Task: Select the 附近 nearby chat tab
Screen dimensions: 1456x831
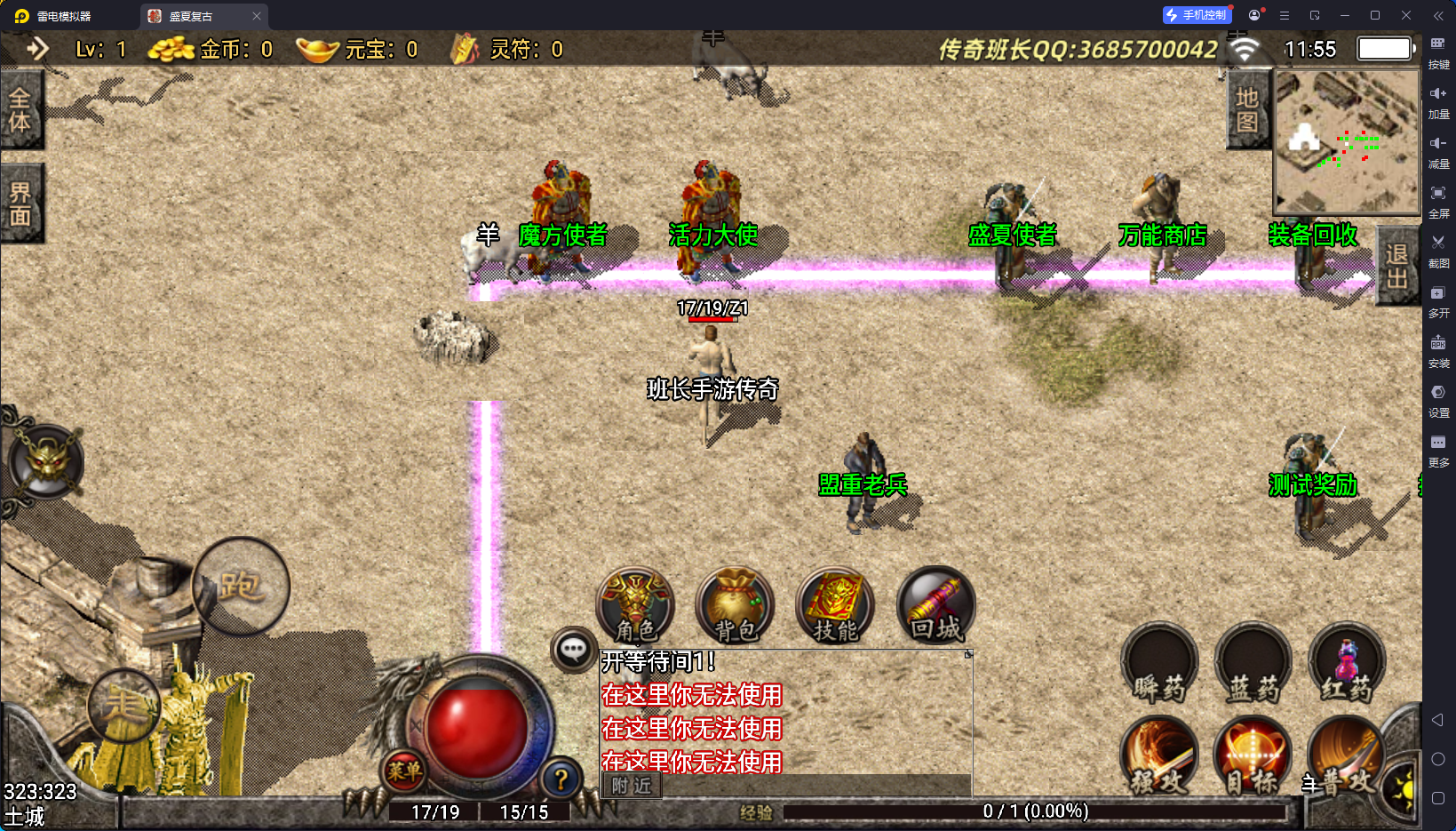Action: [632, 785]
